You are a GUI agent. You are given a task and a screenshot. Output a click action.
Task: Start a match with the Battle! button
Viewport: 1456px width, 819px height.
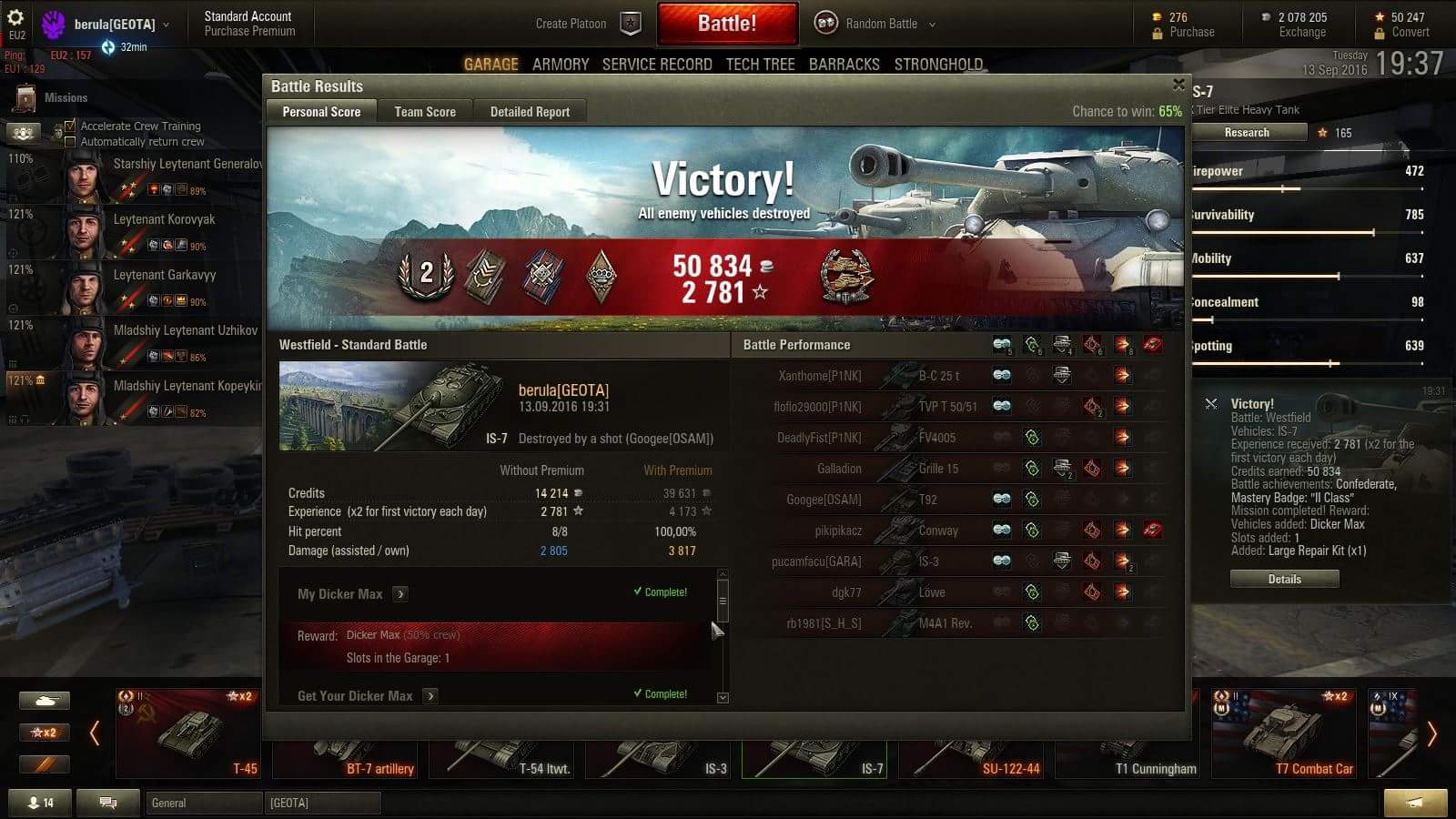[x=727, y=24]
